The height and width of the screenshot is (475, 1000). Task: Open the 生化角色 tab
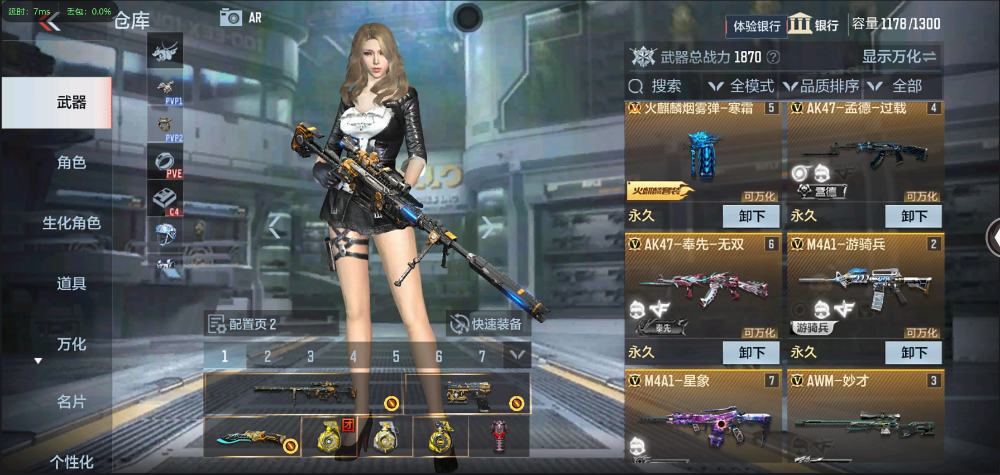(71, 223)
